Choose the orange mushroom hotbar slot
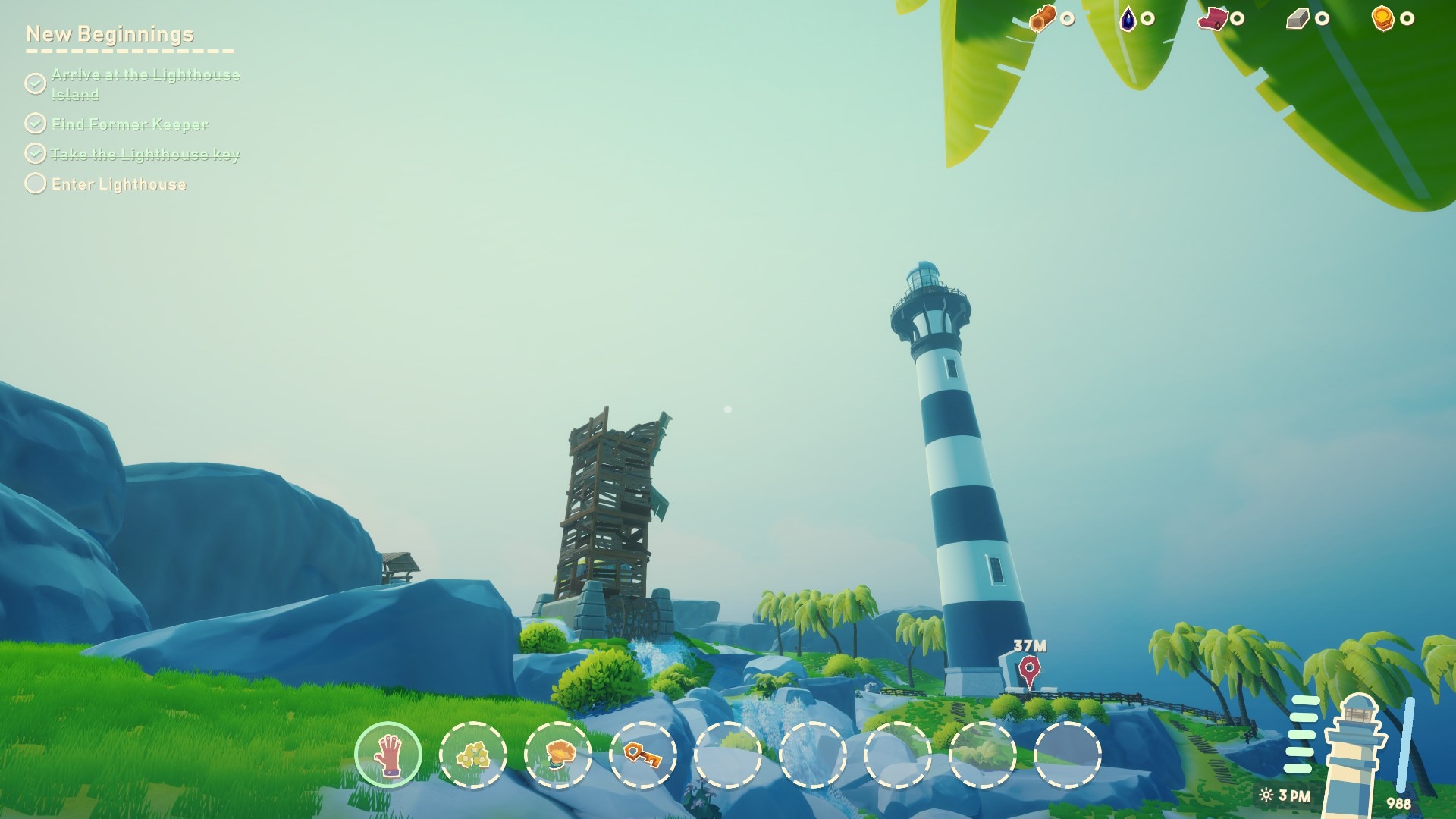The width and height of the screenshot is (1456, 819). pos(558,755)
